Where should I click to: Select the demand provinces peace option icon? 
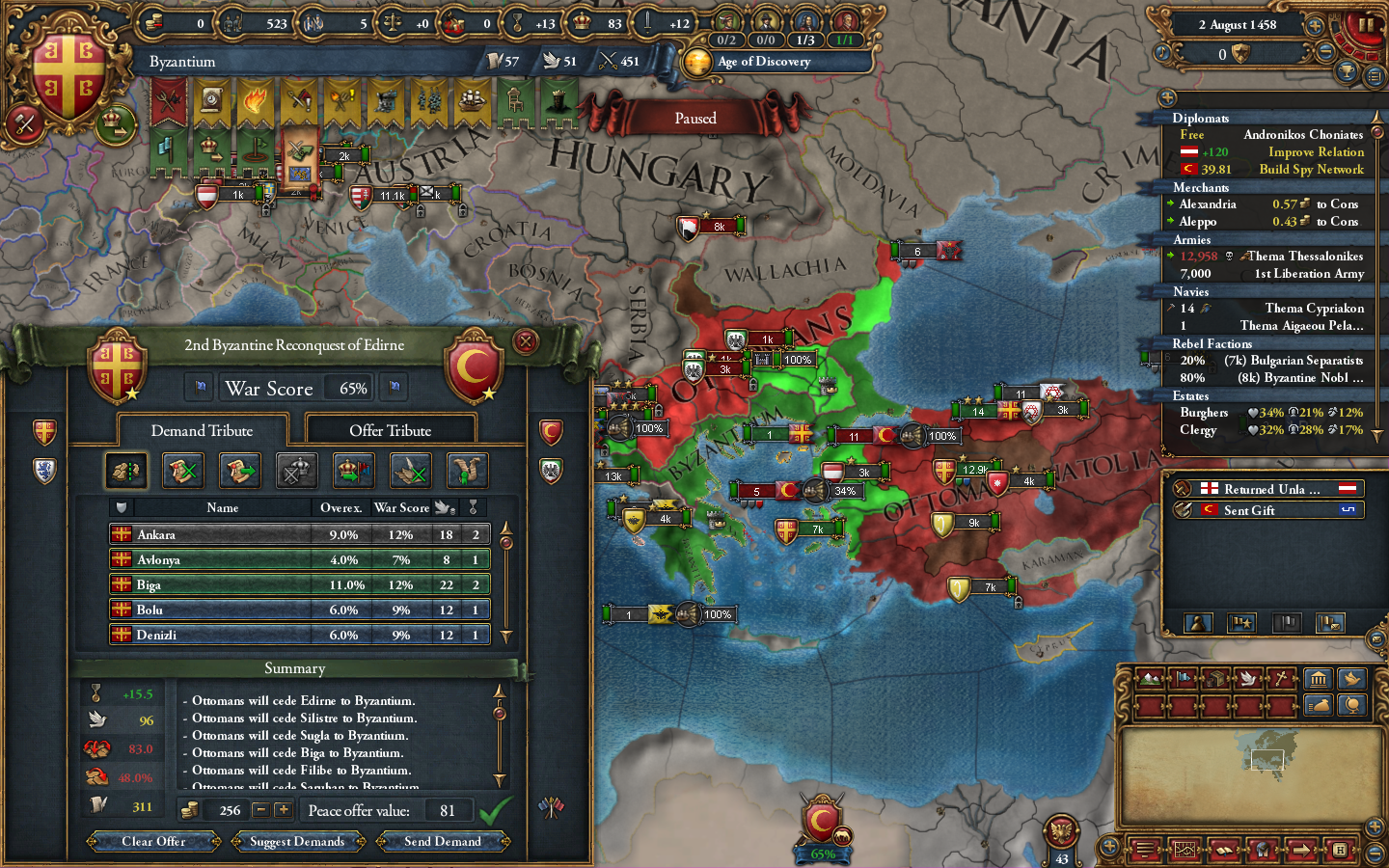click(x=126, y=472)
